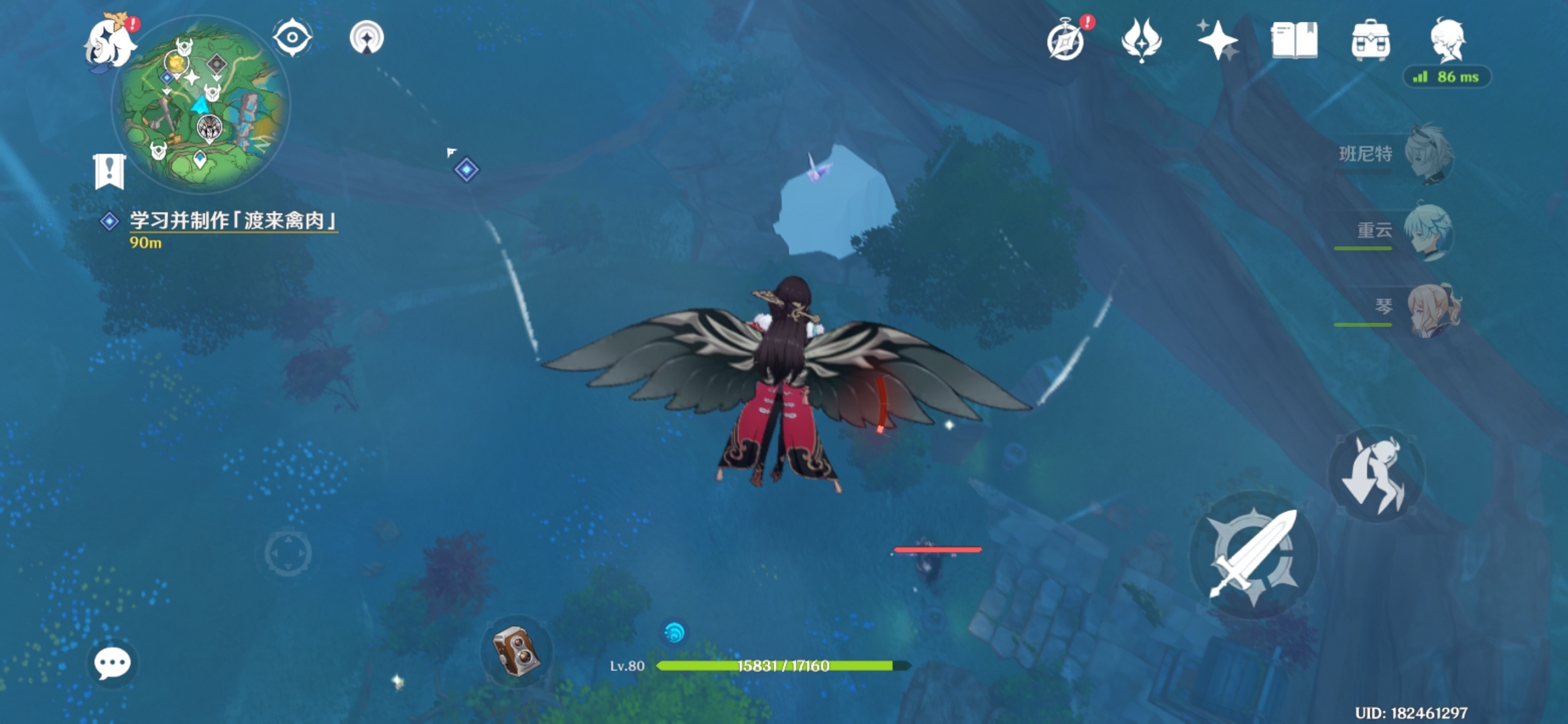This screenshot has width=1568, height=724.
Task: Use the camera gadget icon
Action: pos(516,651)
